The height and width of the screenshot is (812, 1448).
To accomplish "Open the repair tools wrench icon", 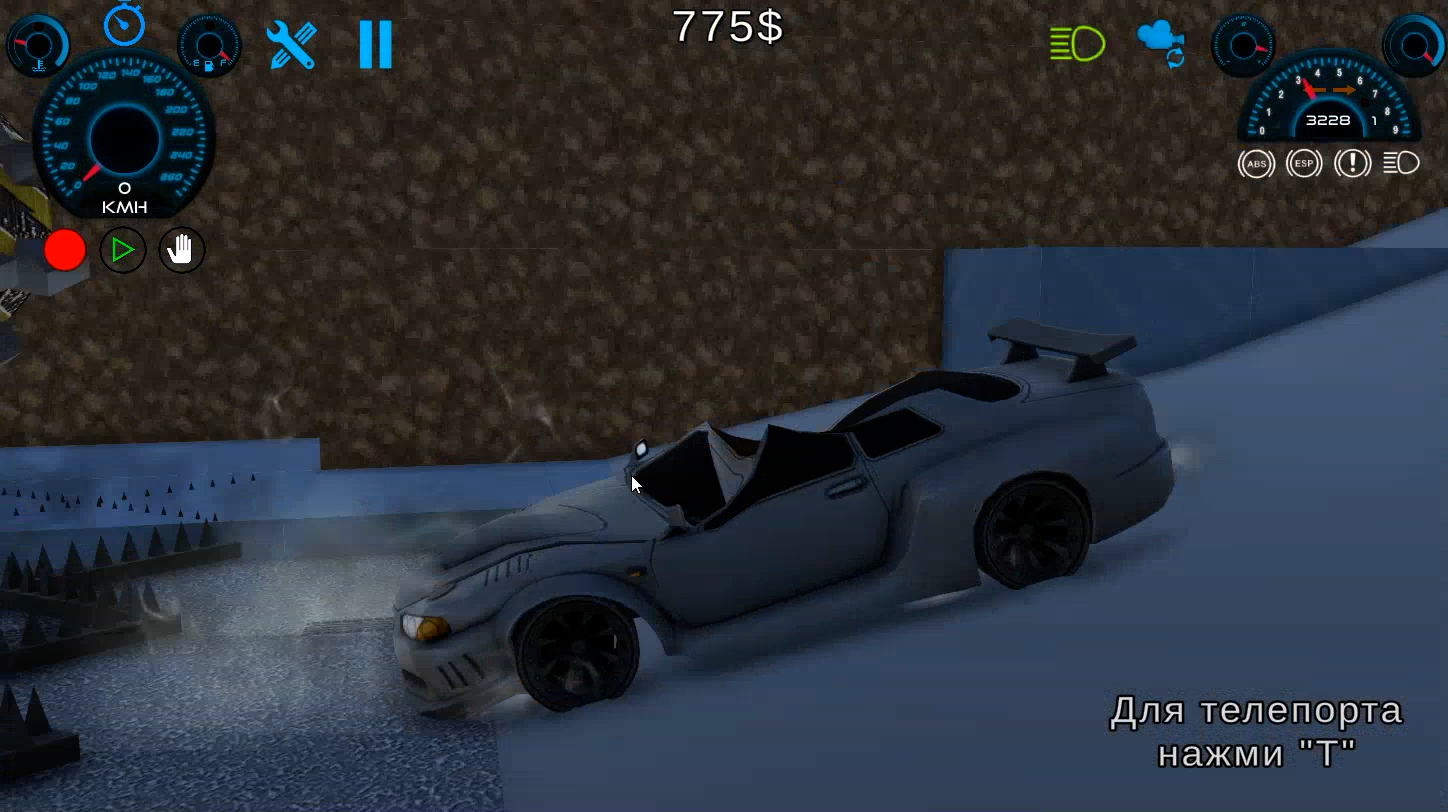I will coord(290,45).
